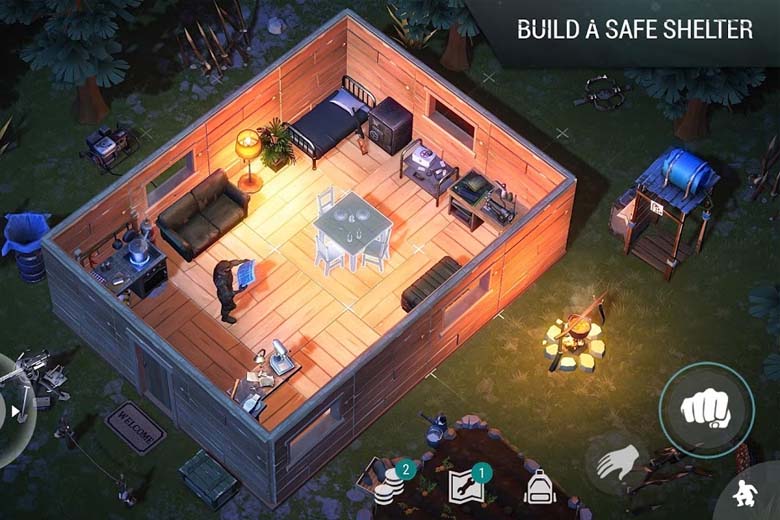The height and width of the screenshot is (520, 780).
Task: Open the coin stack icon
Action: (390, 487)
